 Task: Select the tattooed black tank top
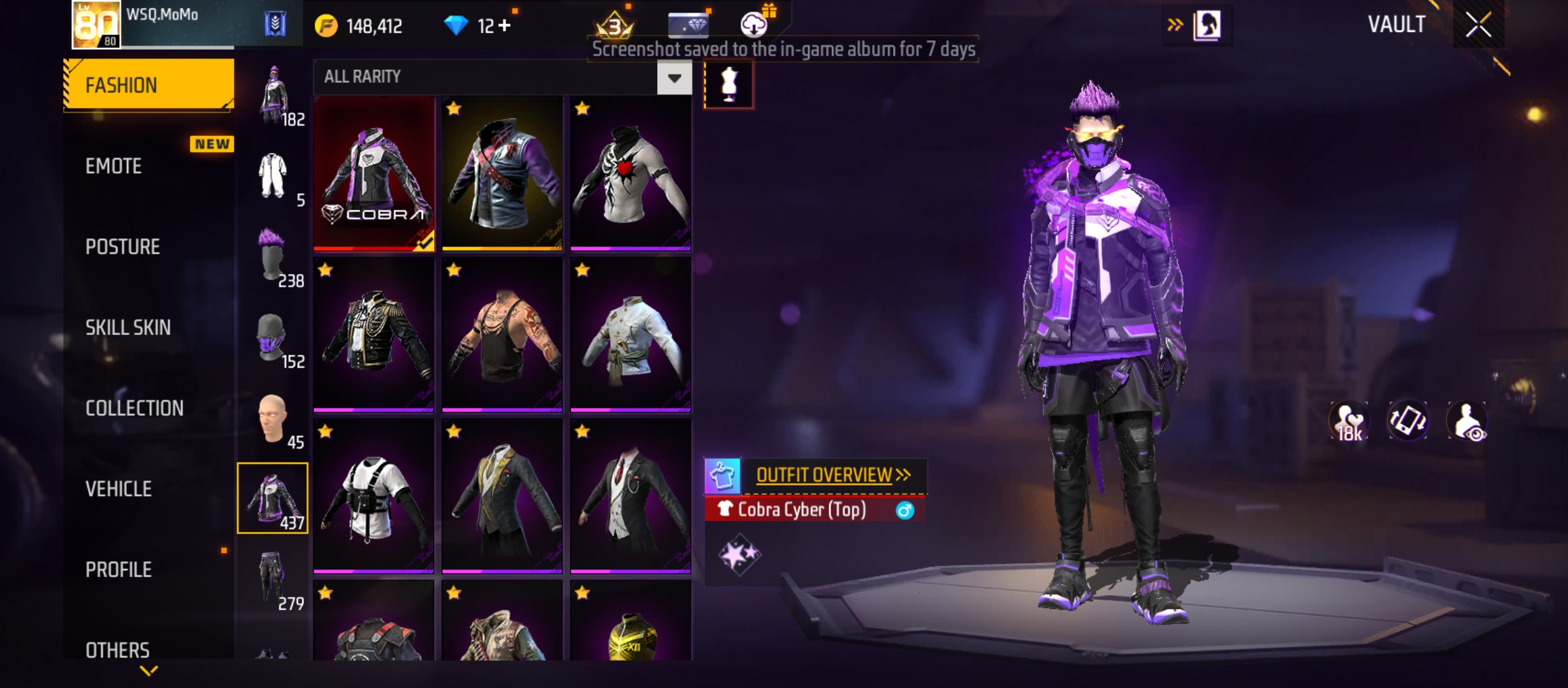502,334
